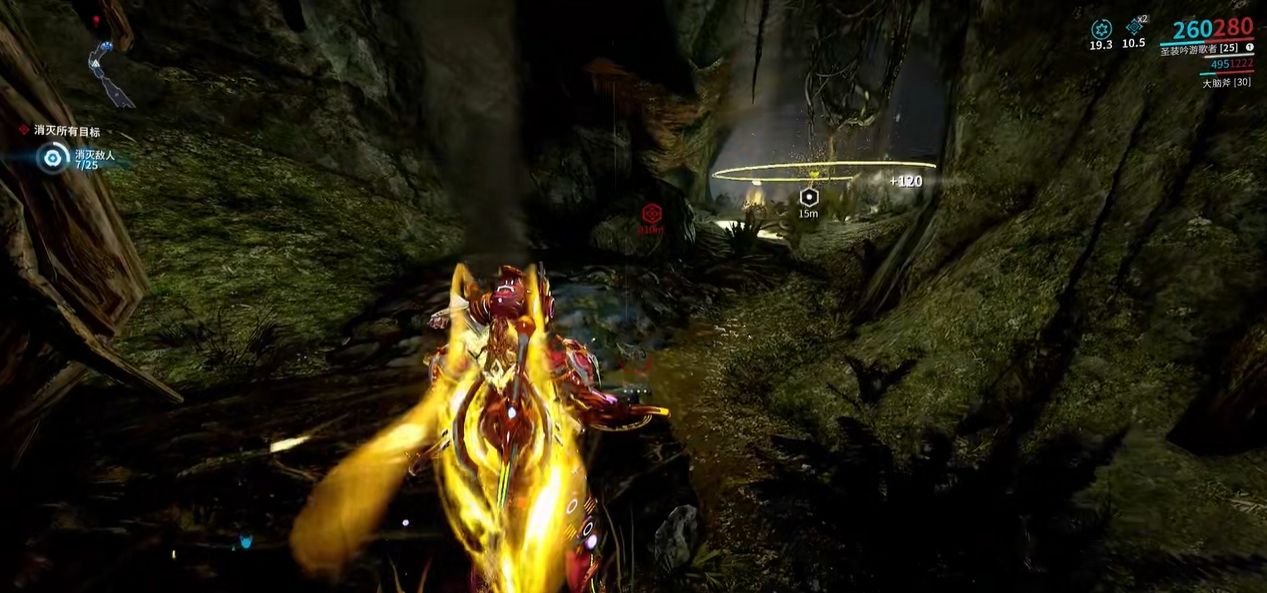Select the diamond x2 buff icon
Viewport: 1267px width, 593px height.
click(1134, 27)
